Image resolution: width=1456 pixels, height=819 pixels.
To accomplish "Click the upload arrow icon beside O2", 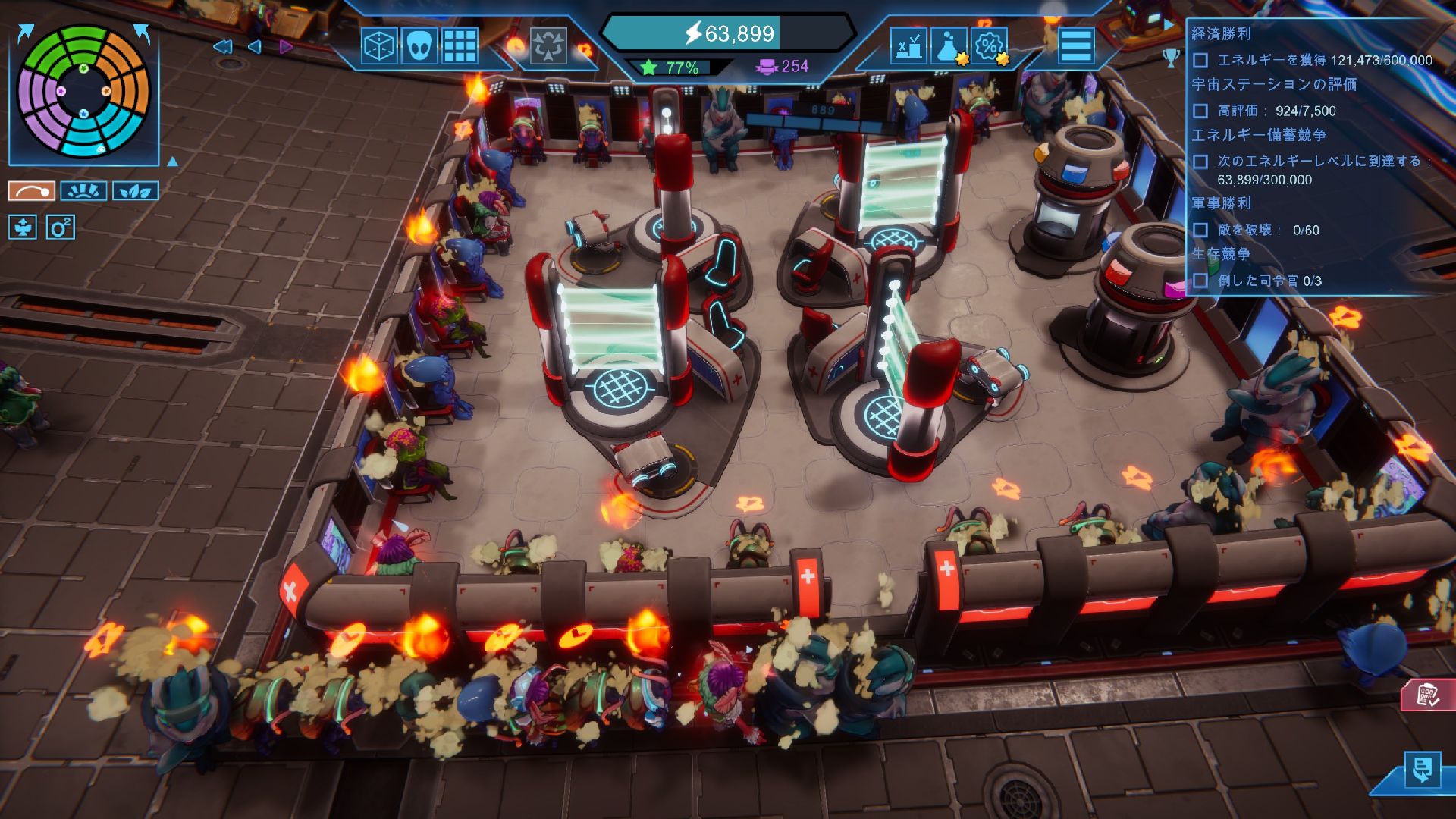I will pos(23,227).
